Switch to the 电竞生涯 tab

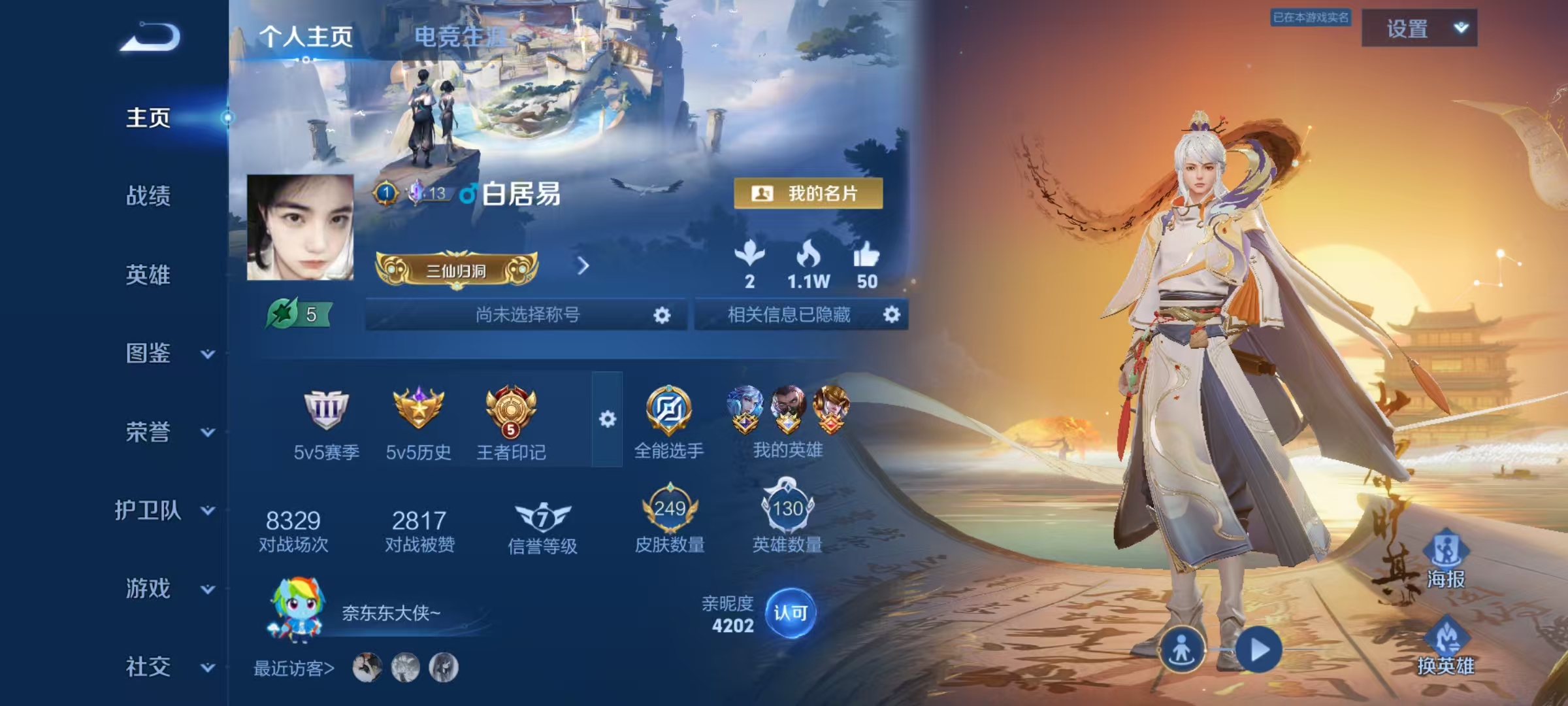pyautogui.click(x=459, y=37)
